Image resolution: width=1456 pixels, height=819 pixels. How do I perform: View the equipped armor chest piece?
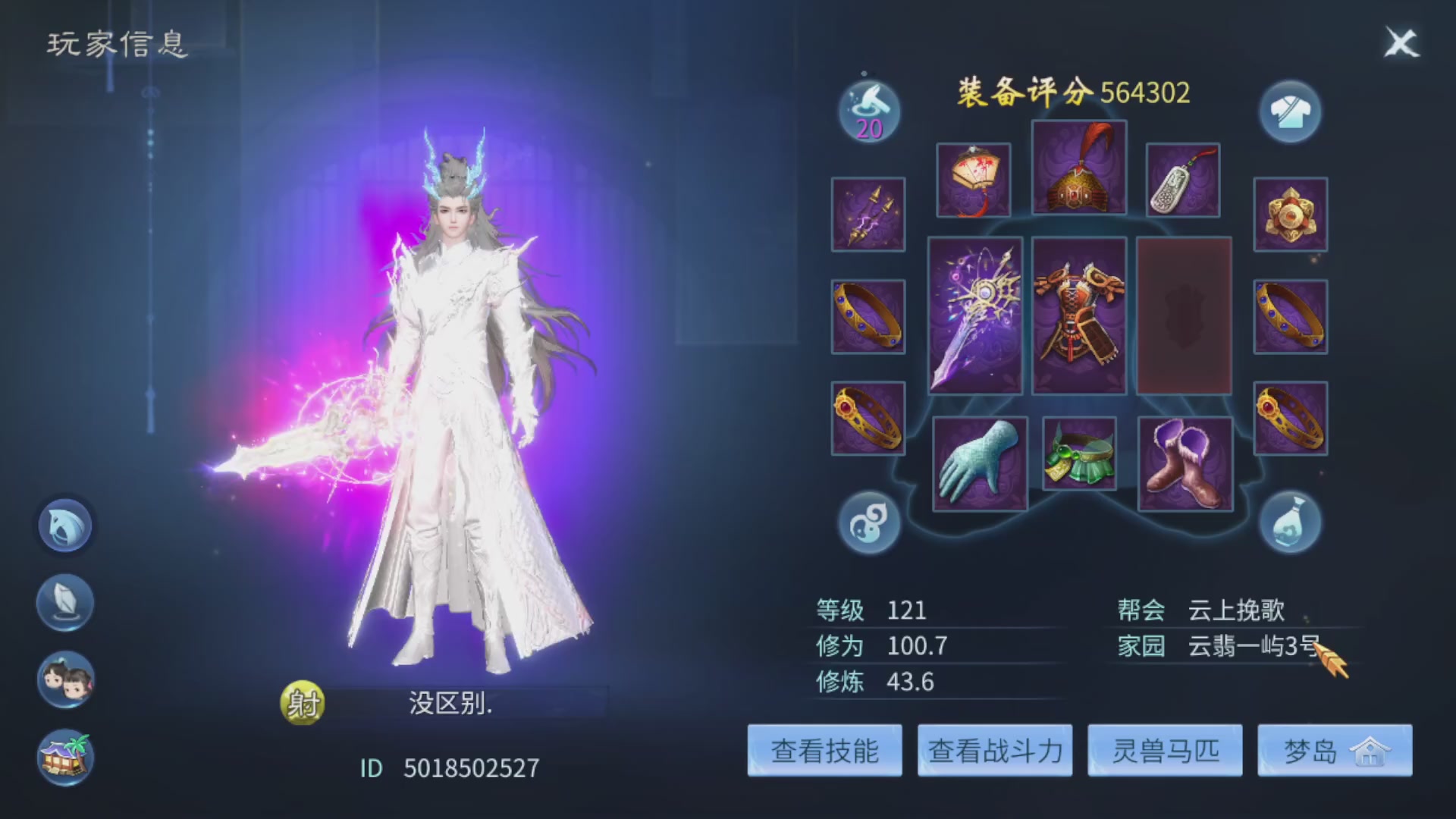point(1078,318)
